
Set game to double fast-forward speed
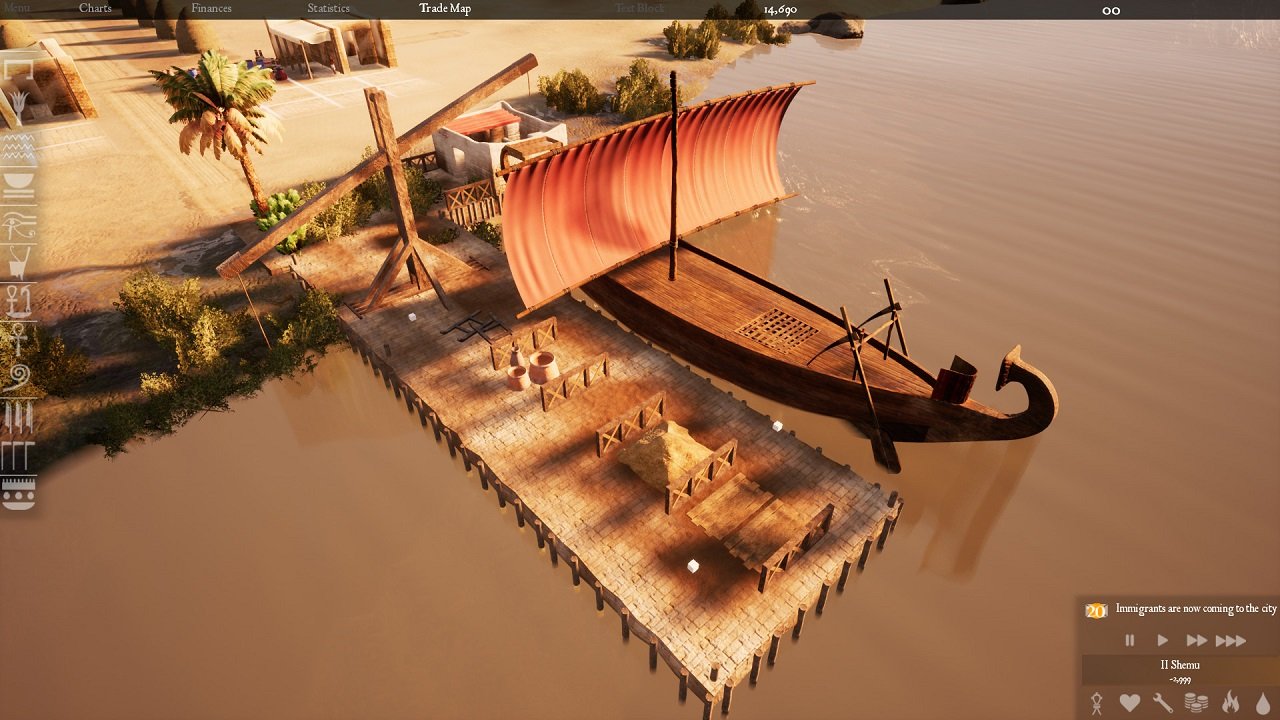(x=1196, y=640)
